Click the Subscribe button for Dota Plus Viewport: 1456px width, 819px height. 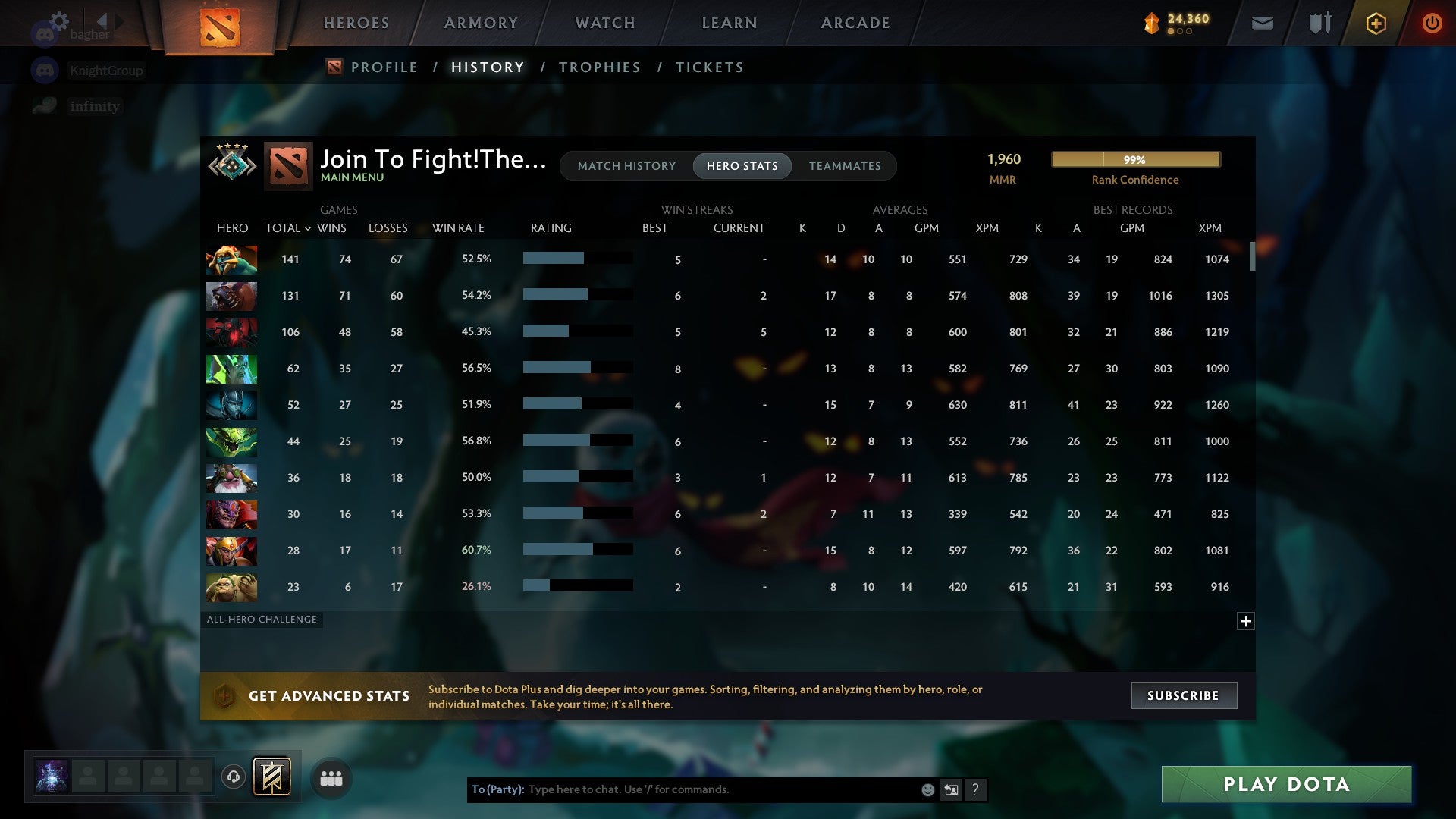point(1183,695)
